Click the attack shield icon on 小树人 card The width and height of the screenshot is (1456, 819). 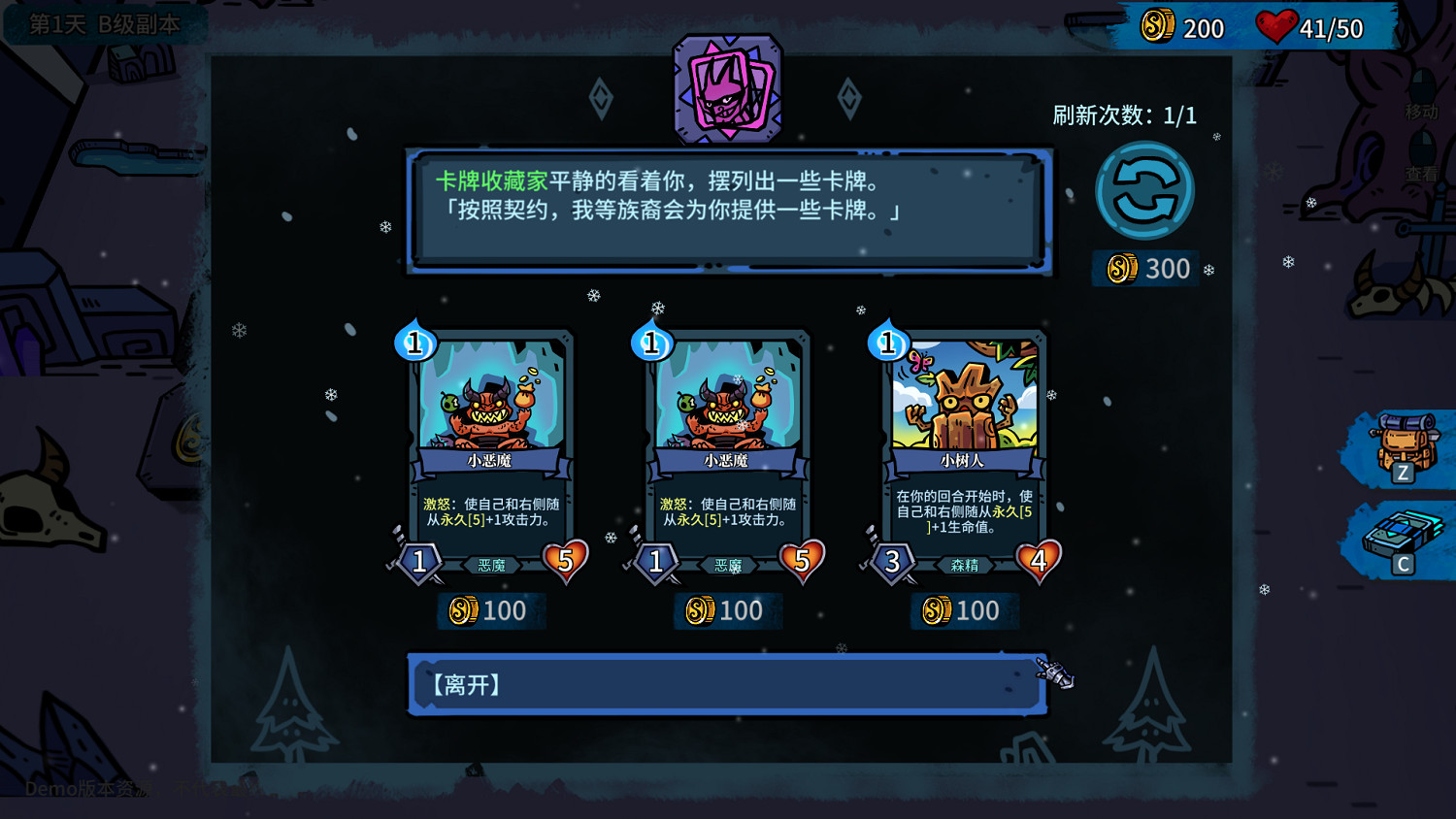point(893,561)
